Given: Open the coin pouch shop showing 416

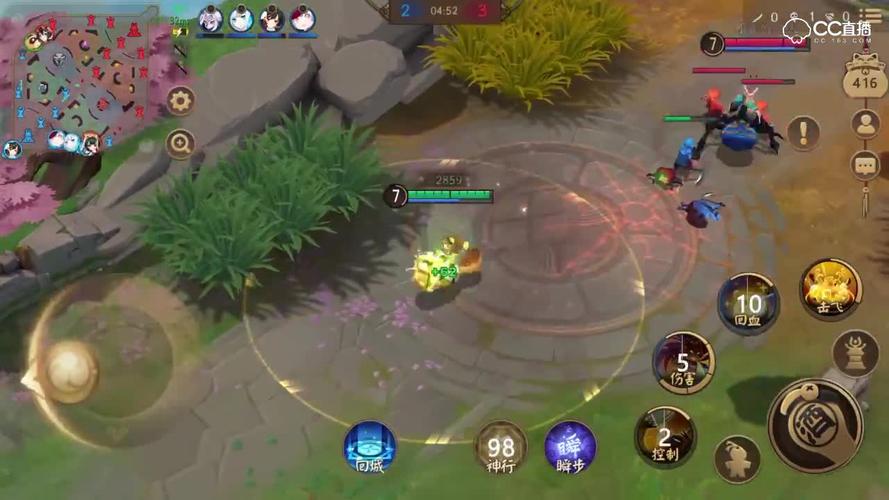Looking at the screenshot, I should coord(864,76).
